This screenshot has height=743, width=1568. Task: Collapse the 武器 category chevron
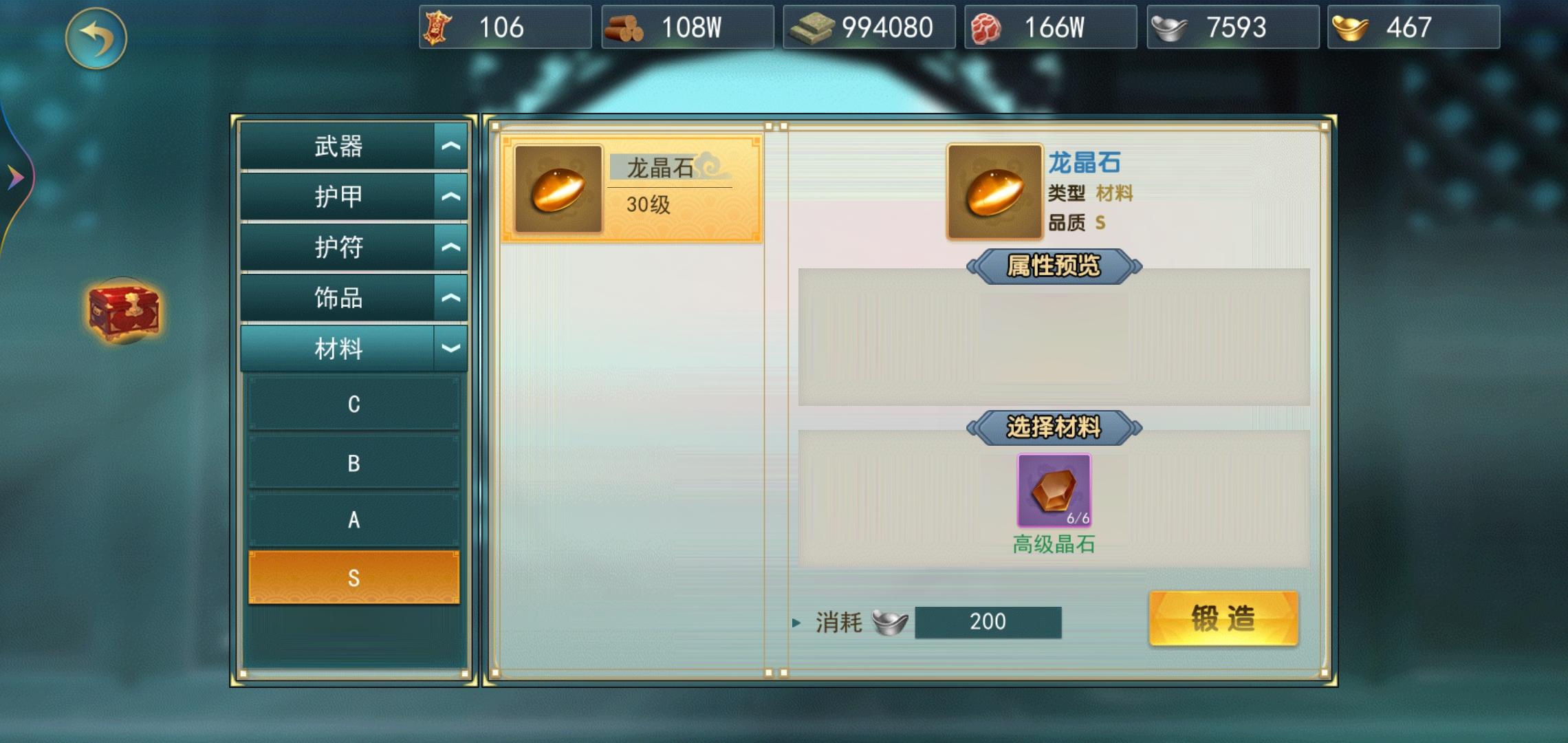coord(450,144)
